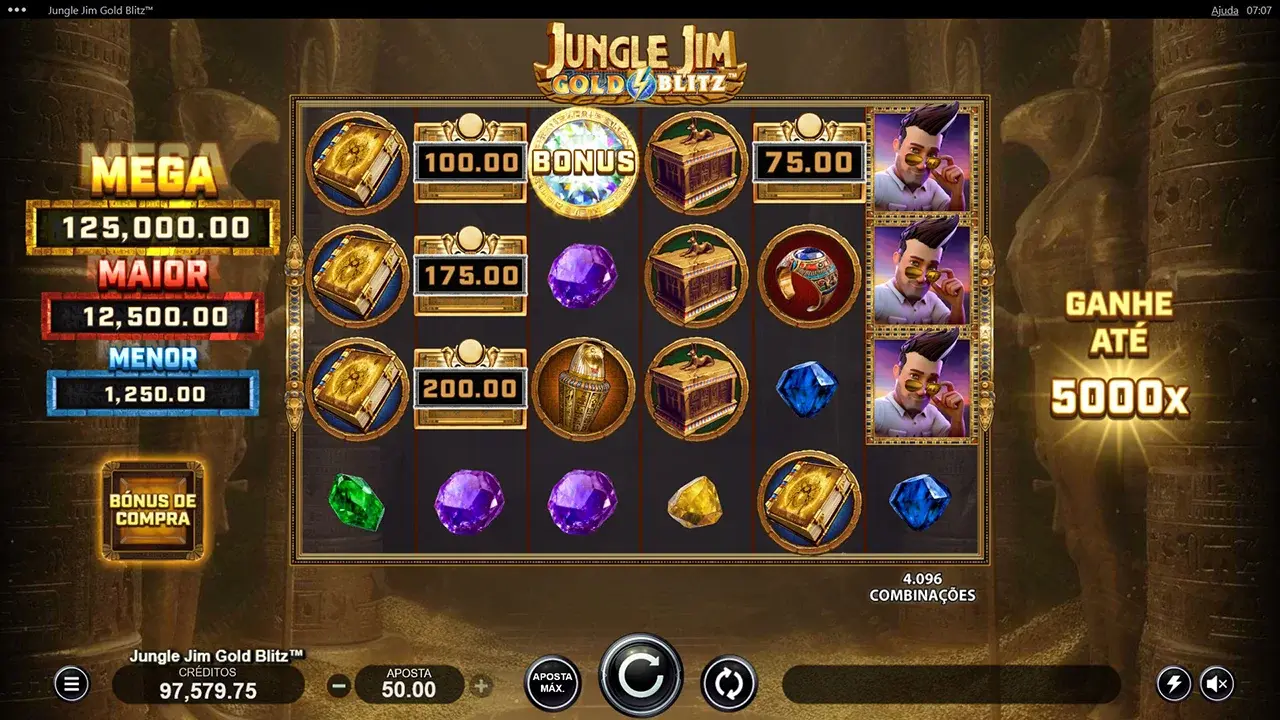Decrease the bet with the minus stepper
The image size is (1280, 720).
click(340, 684)
